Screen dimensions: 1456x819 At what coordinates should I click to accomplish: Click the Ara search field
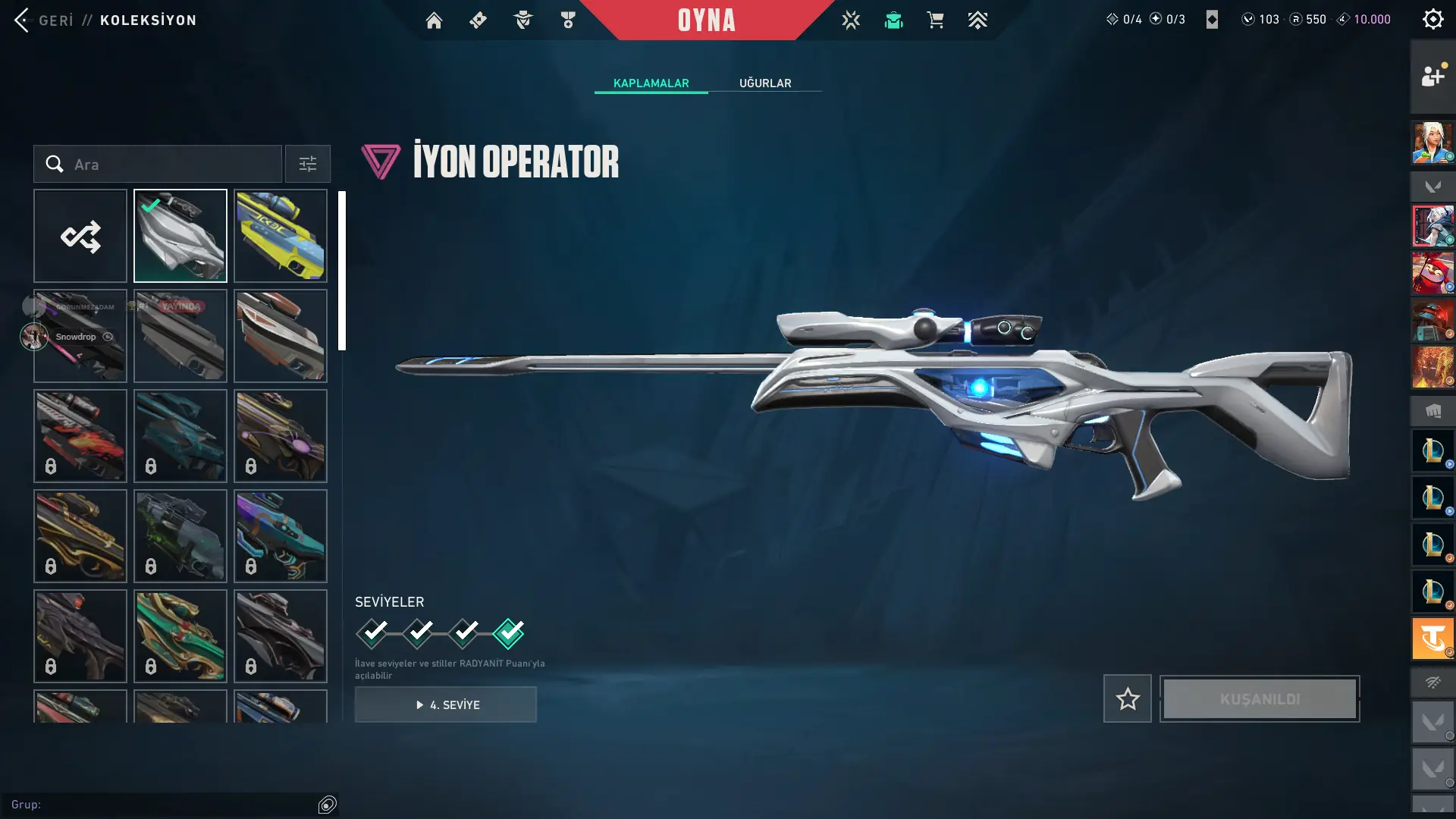pos(167,165)
